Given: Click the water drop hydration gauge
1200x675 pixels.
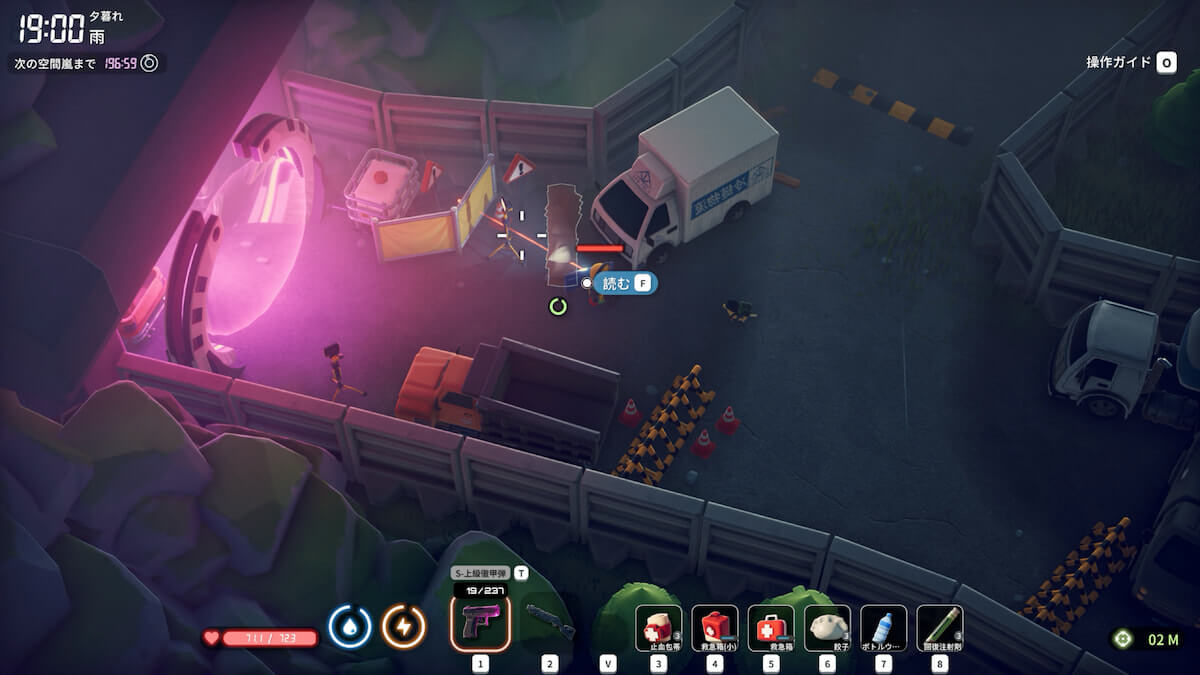Looking at the screenshot, I should coord(350,627).
